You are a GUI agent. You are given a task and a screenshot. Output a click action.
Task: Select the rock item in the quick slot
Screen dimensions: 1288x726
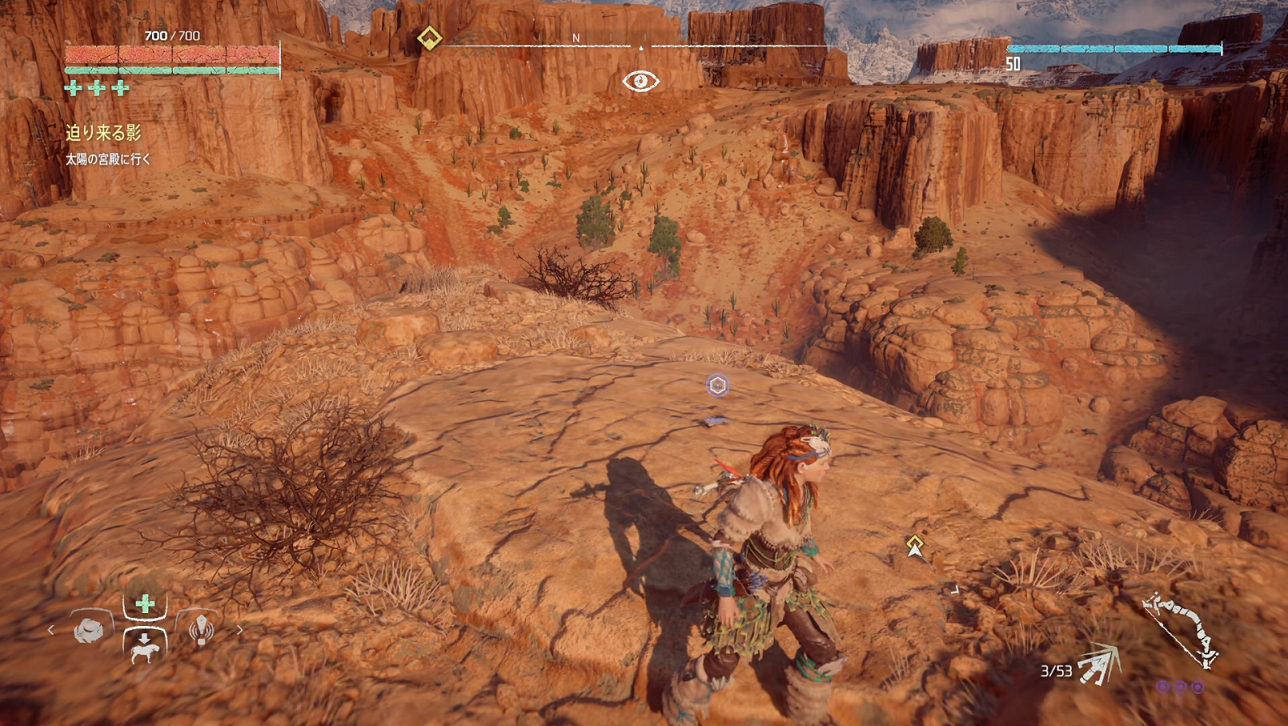click(x=91, y=630)
